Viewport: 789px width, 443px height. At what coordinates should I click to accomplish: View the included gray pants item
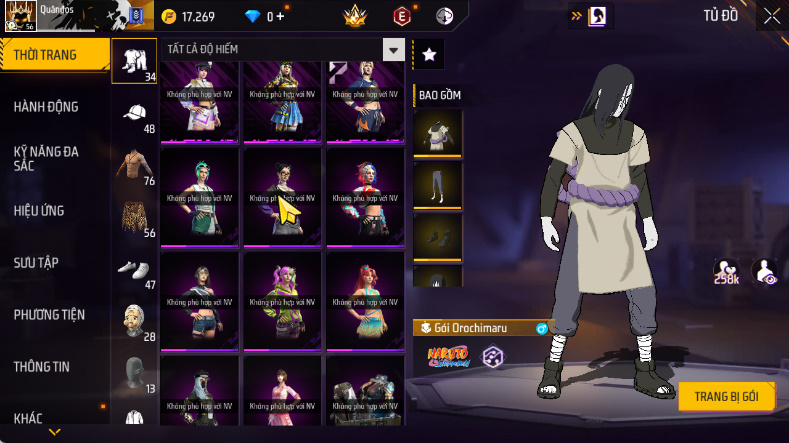point(438,187)
